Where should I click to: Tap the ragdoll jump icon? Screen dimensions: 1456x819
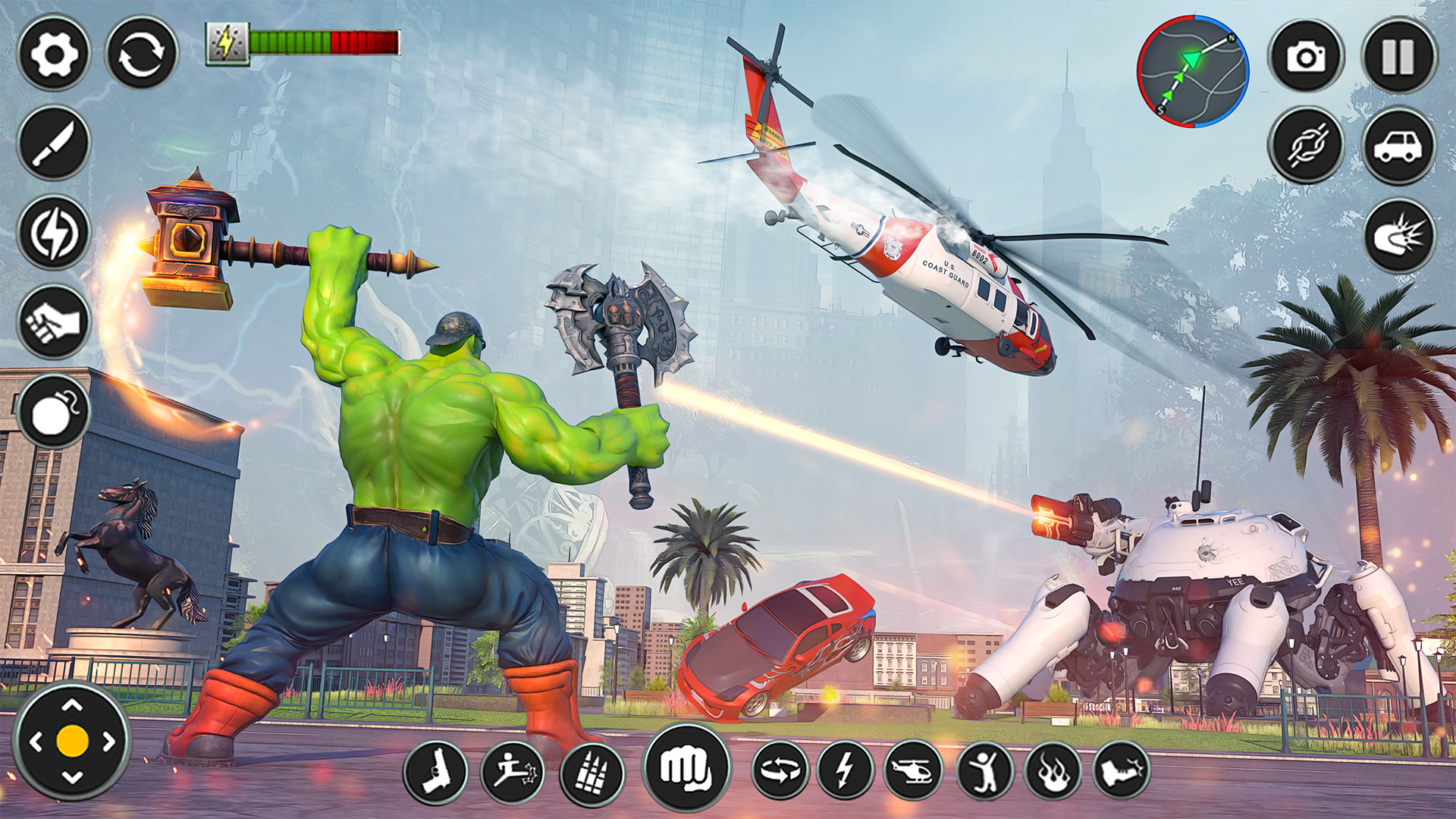coord(984,769)
